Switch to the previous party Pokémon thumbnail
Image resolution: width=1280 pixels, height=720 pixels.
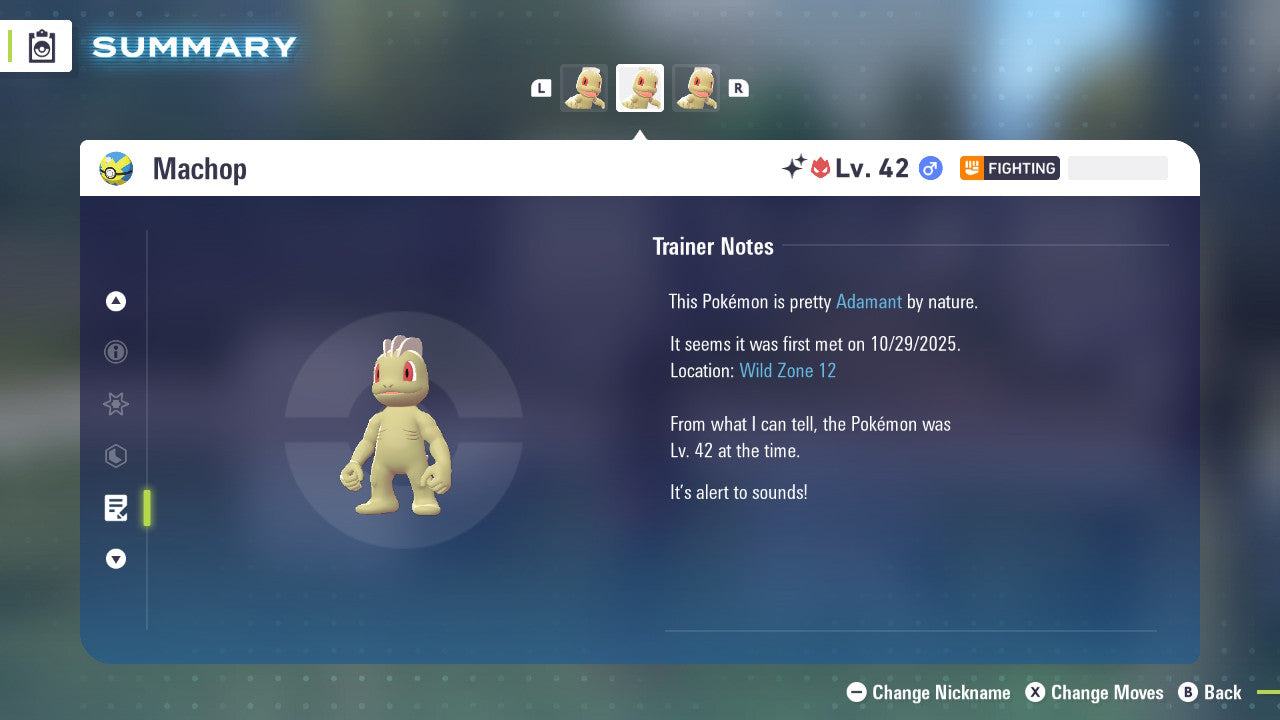(x=584, y=88)
